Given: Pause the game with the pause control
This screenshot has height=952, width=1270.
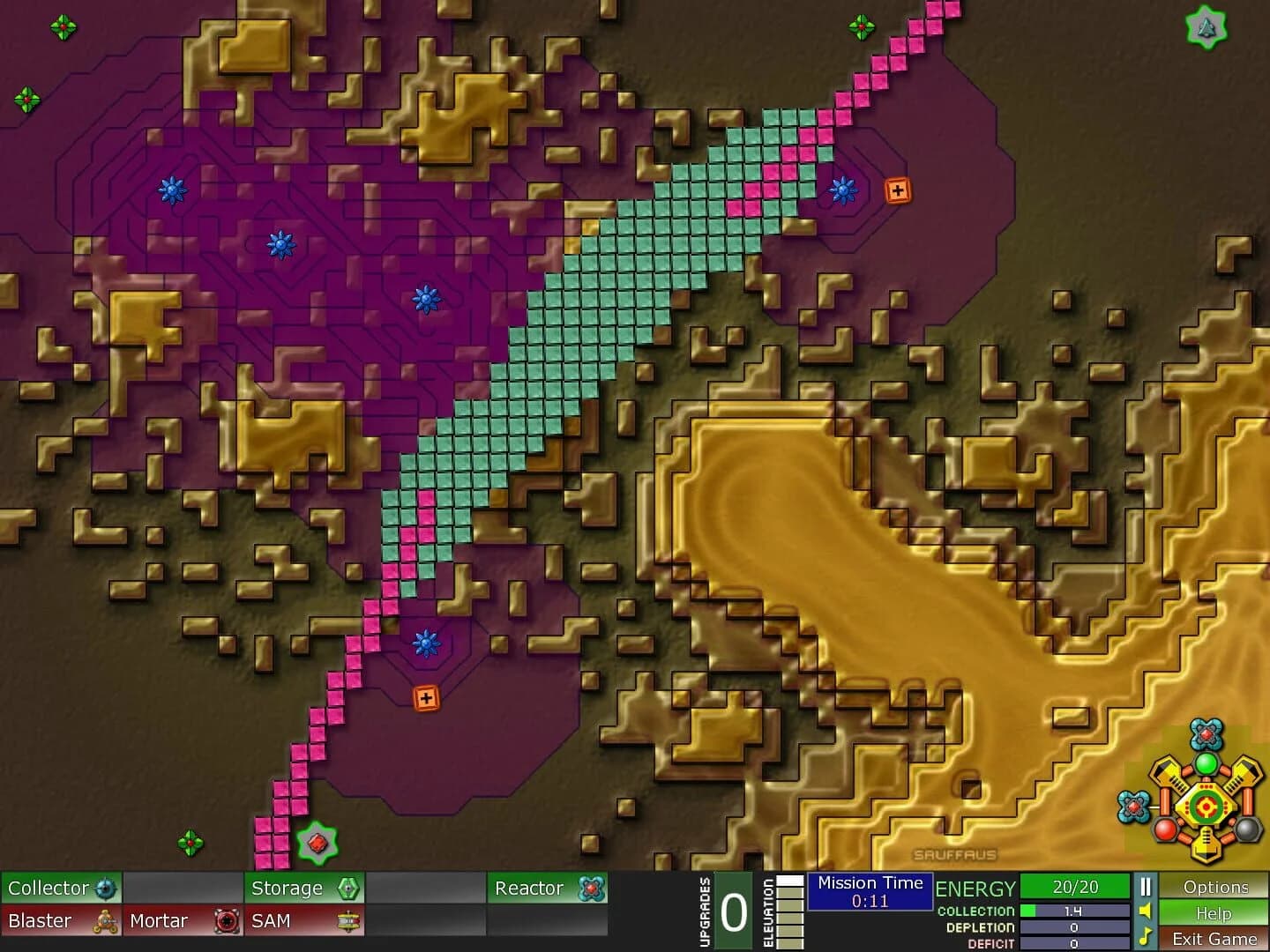Looking at the screenshot, I should tap(1144, 886).
